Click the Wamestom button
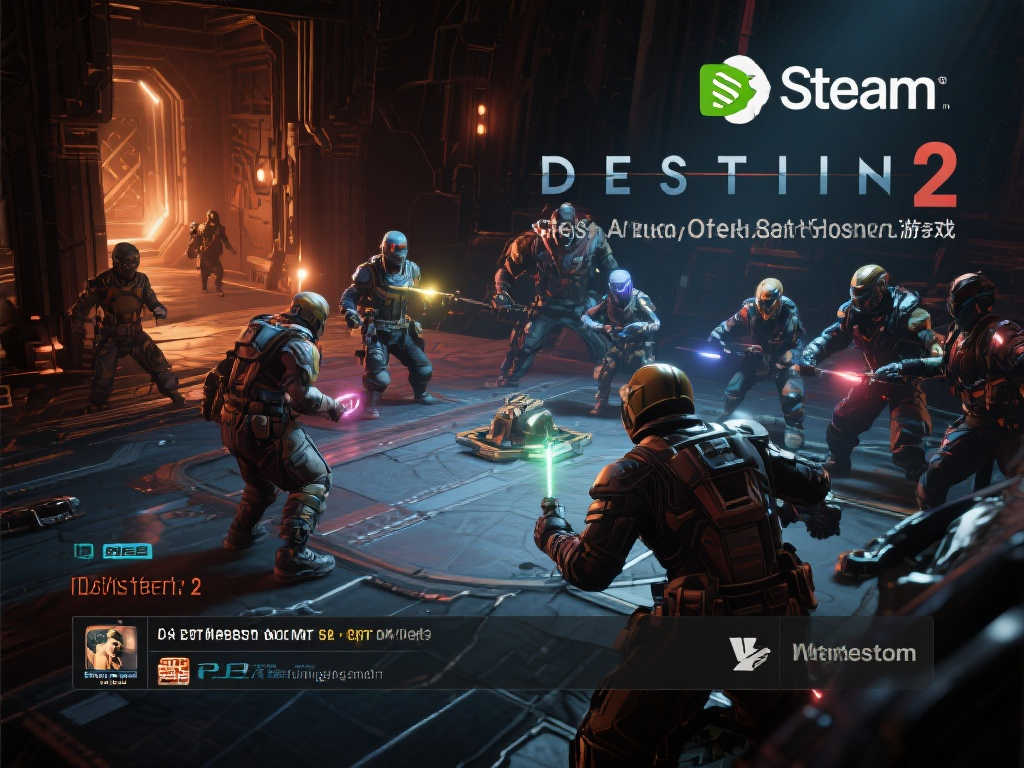 [853, 653]
